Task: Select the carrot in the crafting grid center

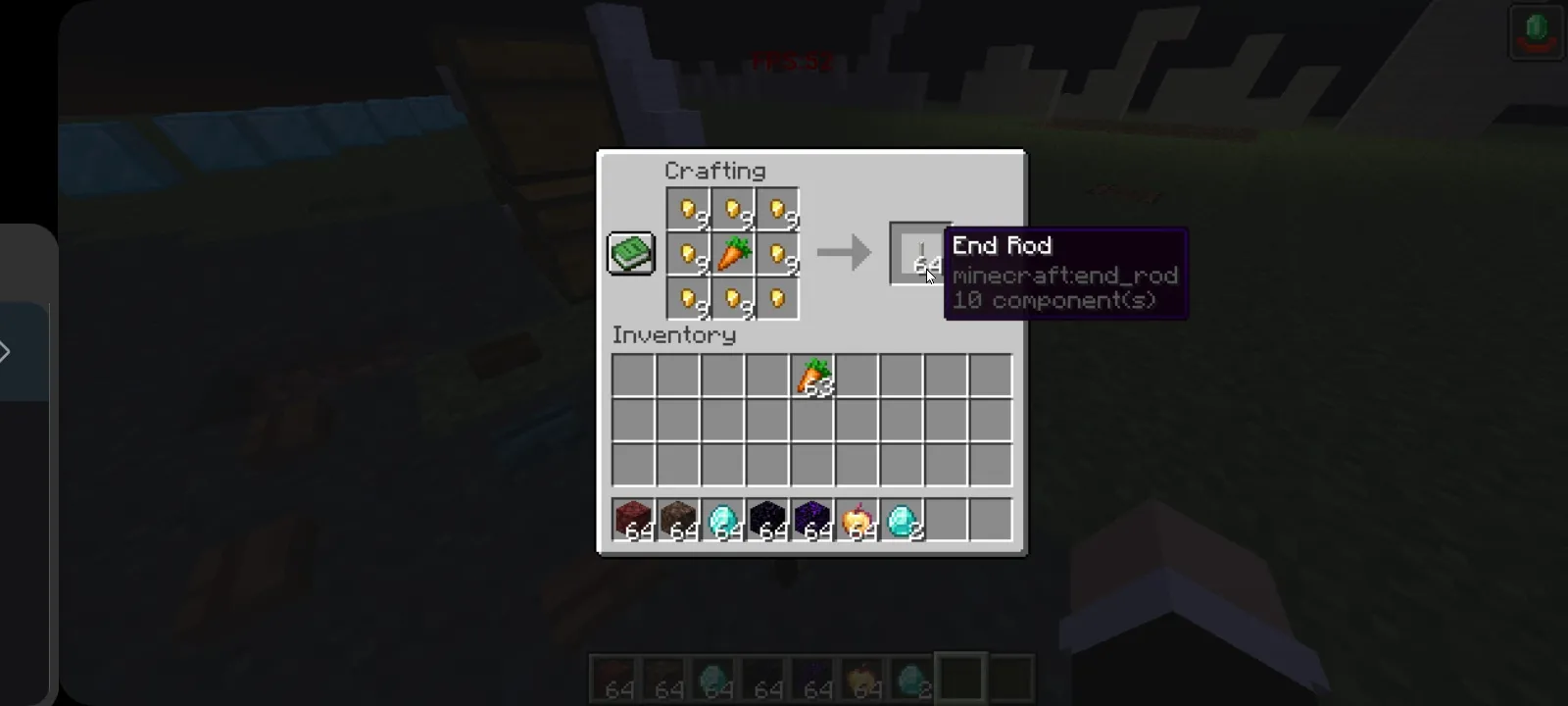Action: (x=732, y=253)
